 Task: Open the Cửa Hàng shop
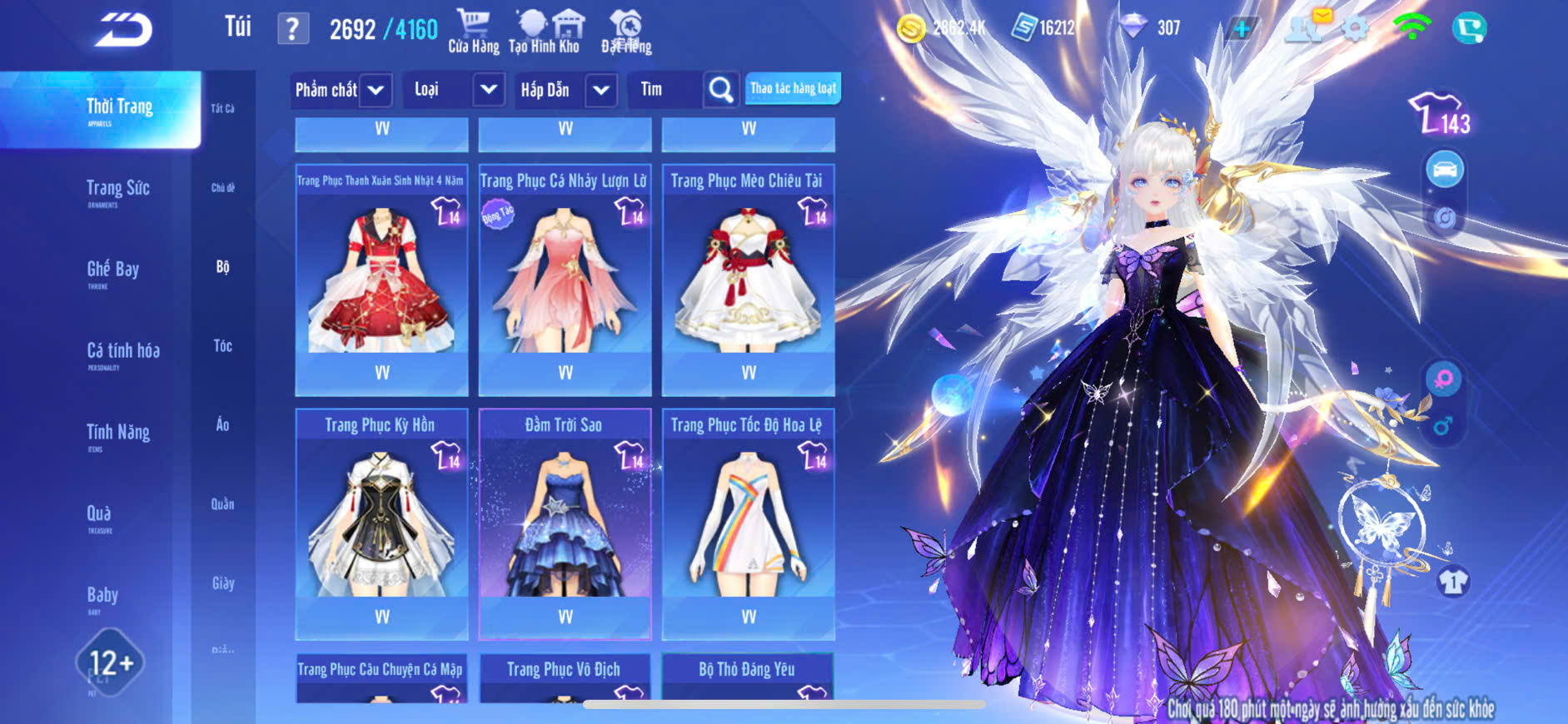pyautogui.click(x=473, y=32)
